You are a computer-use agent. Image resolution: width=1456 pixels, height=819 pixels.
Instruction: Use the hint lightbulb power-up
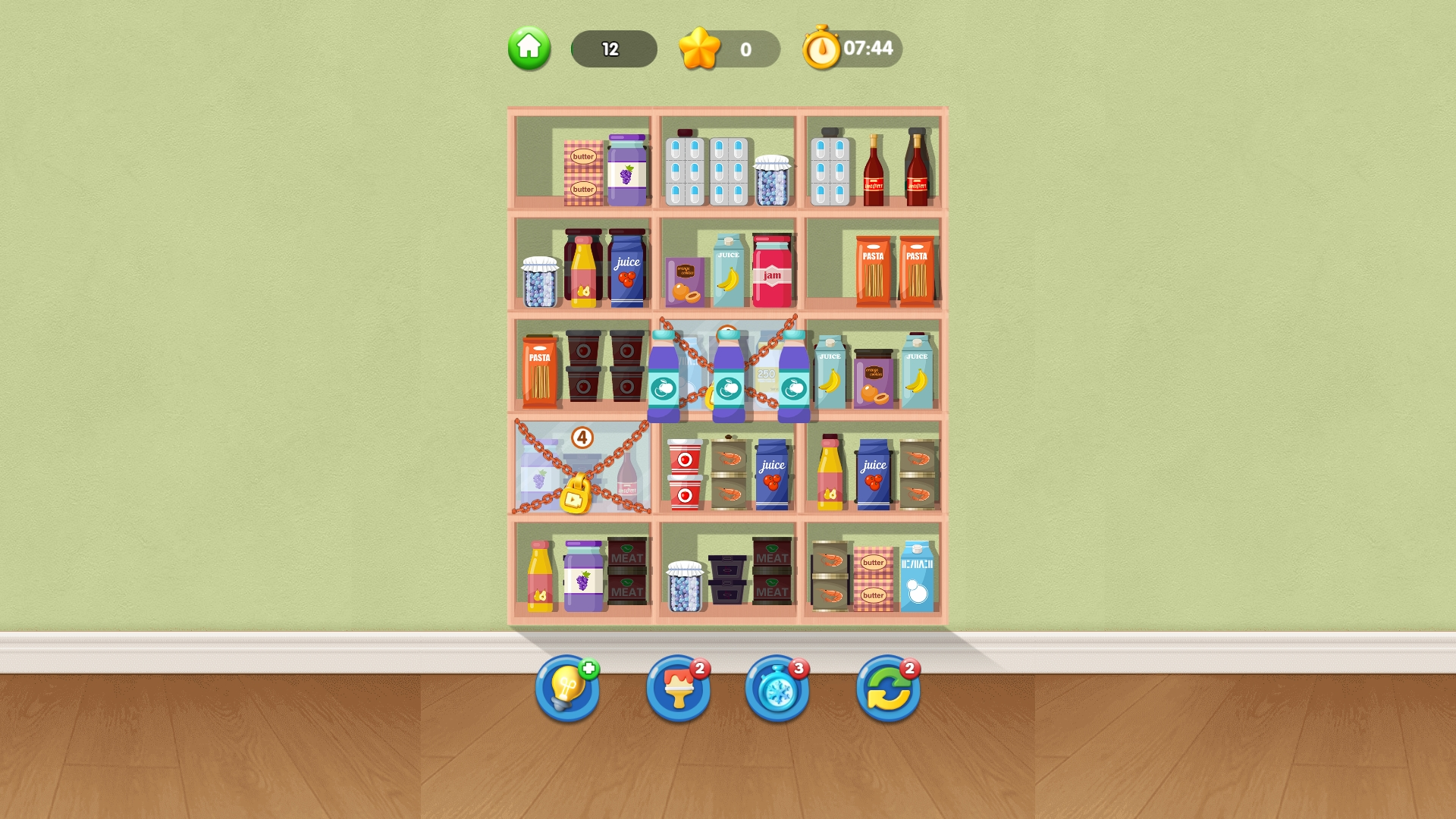(x=567, y=691)
